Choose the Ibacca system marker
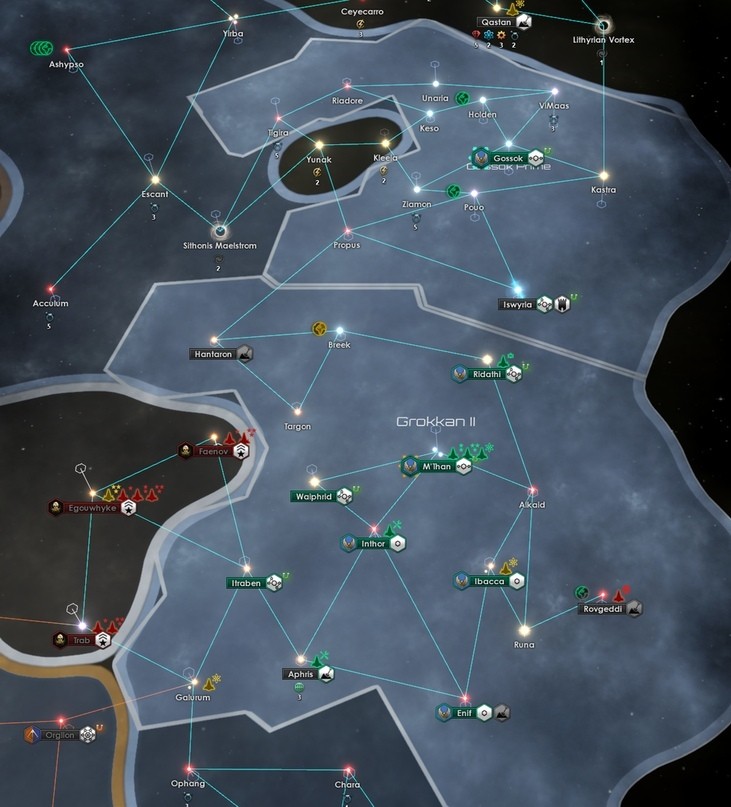Image resolution: width=731 pixels, height=807 pixels. coord(489,581)
